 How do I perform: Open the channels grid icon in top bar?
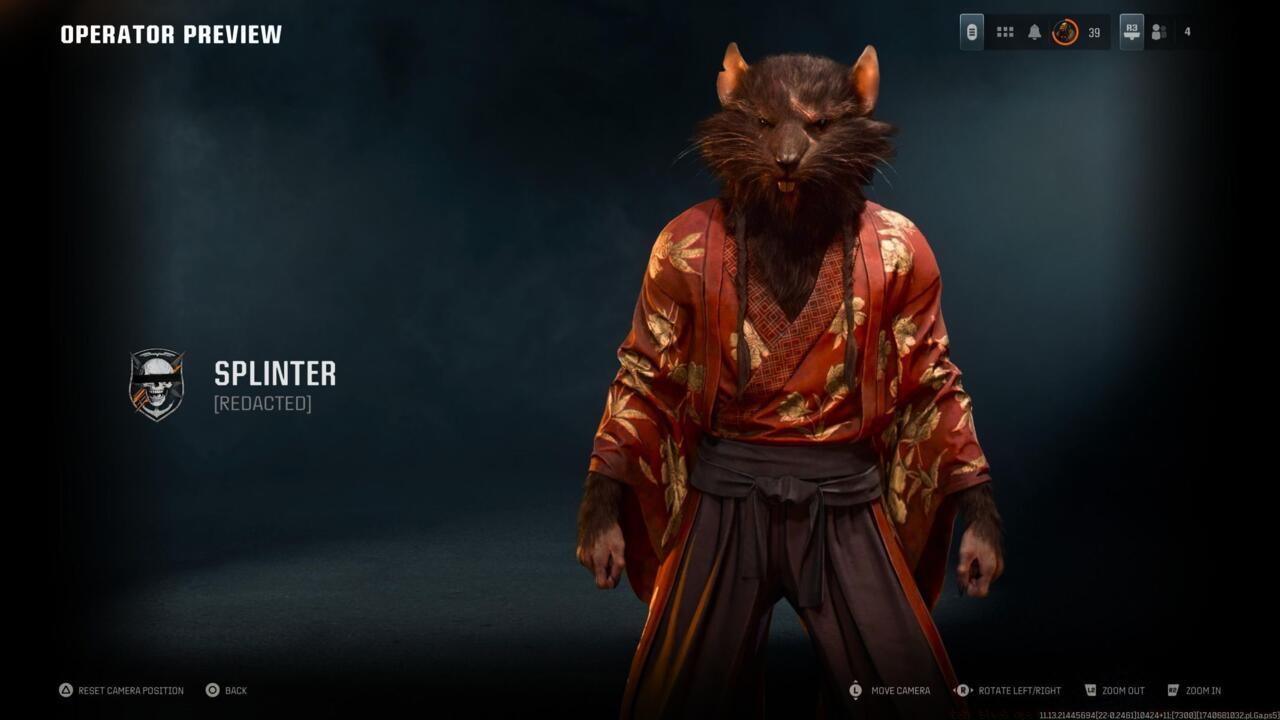[1004, 31]
